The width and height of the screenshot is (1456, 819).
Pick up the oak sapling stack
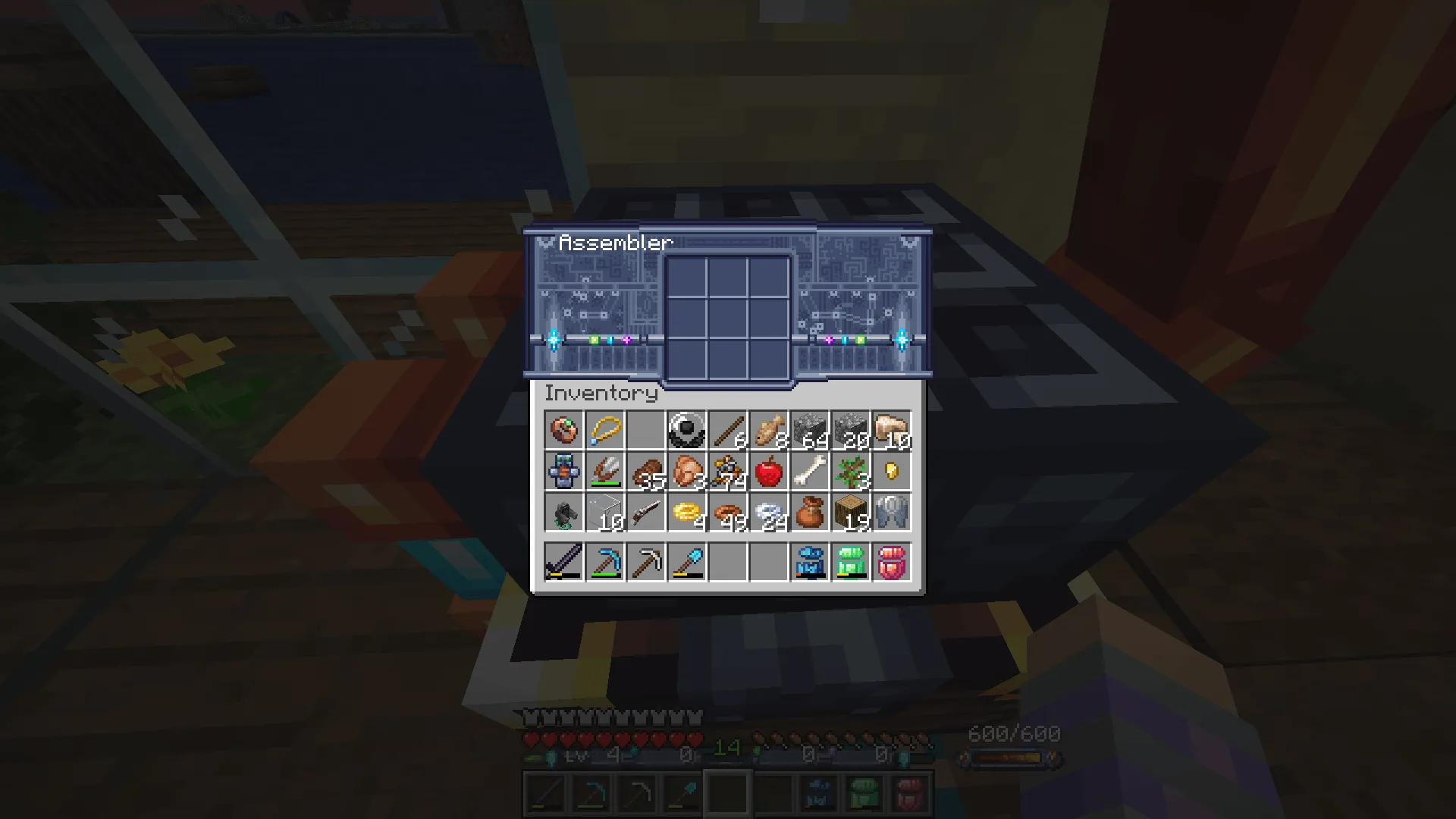click(852, 470)
